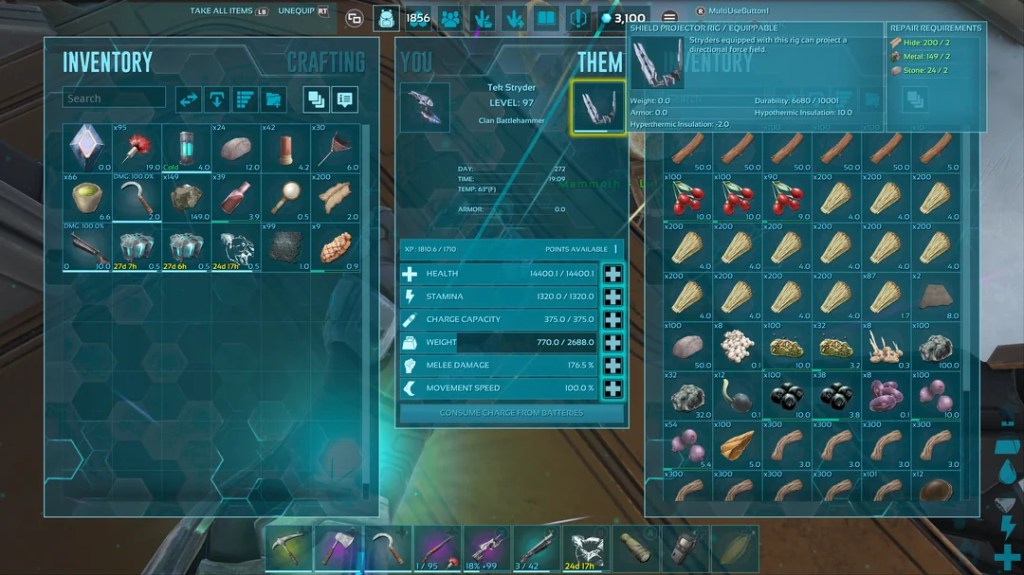This screenshot has width=1024, height=575.
Task: Choose the spyglass hotbar slot
Action: click(636, 547)
